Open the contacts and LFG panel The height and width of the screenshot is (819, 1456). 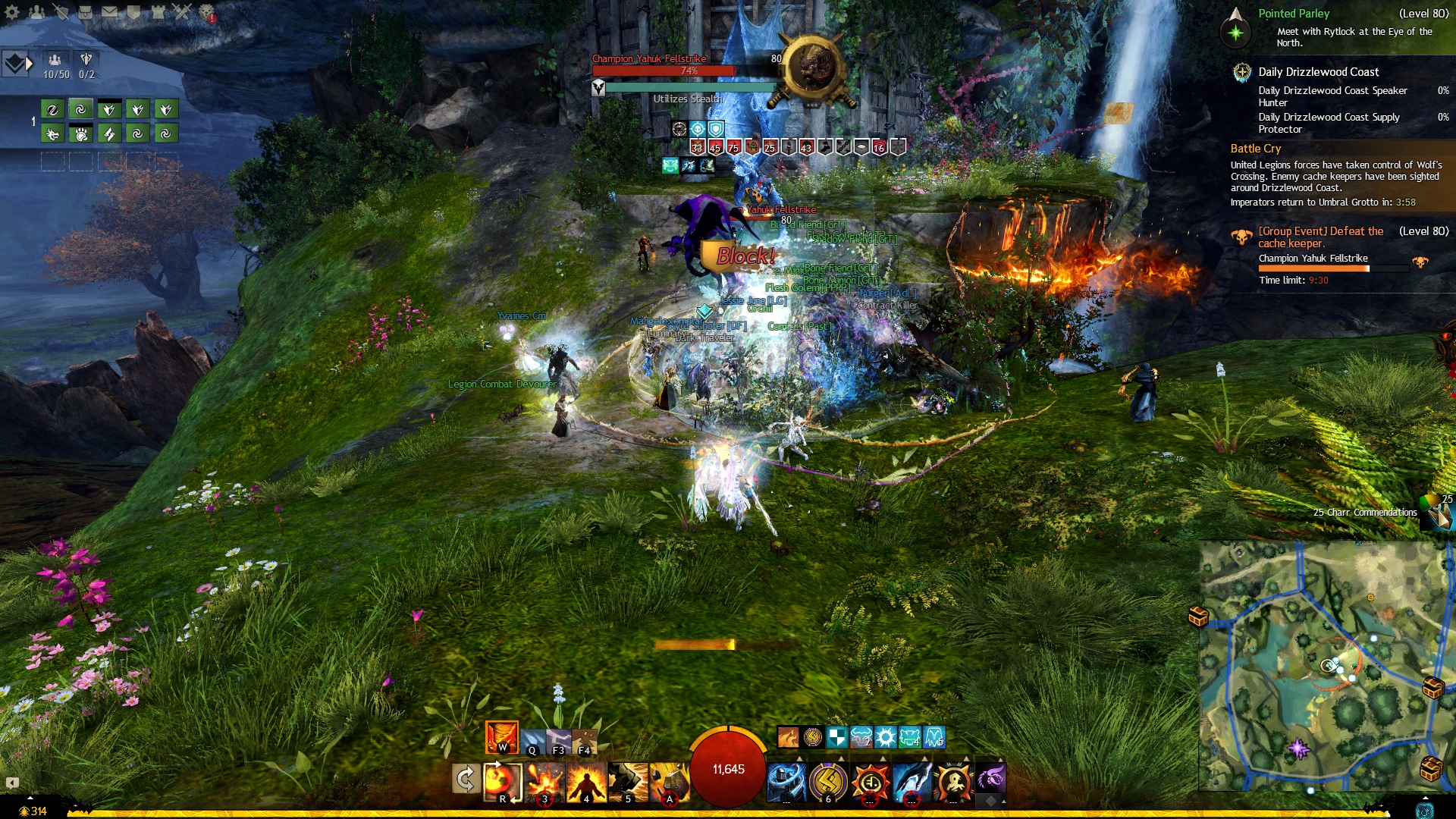click(36, 11)
